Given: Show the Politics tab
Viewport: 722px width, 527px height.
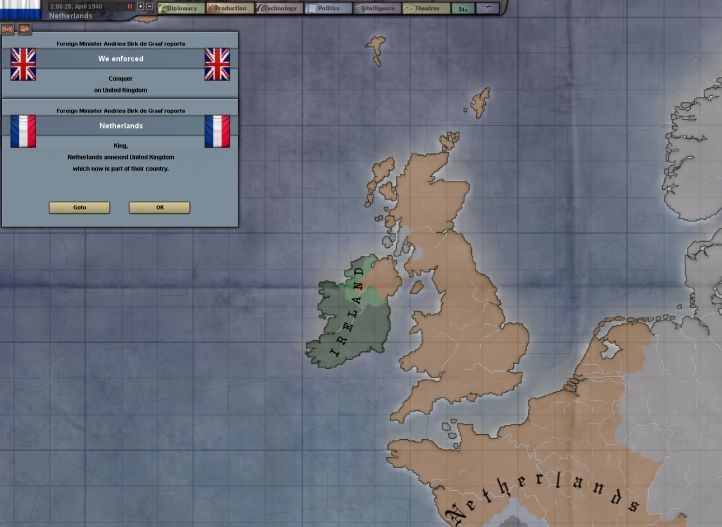Looking at the screenshot, I should click(326, 8).
